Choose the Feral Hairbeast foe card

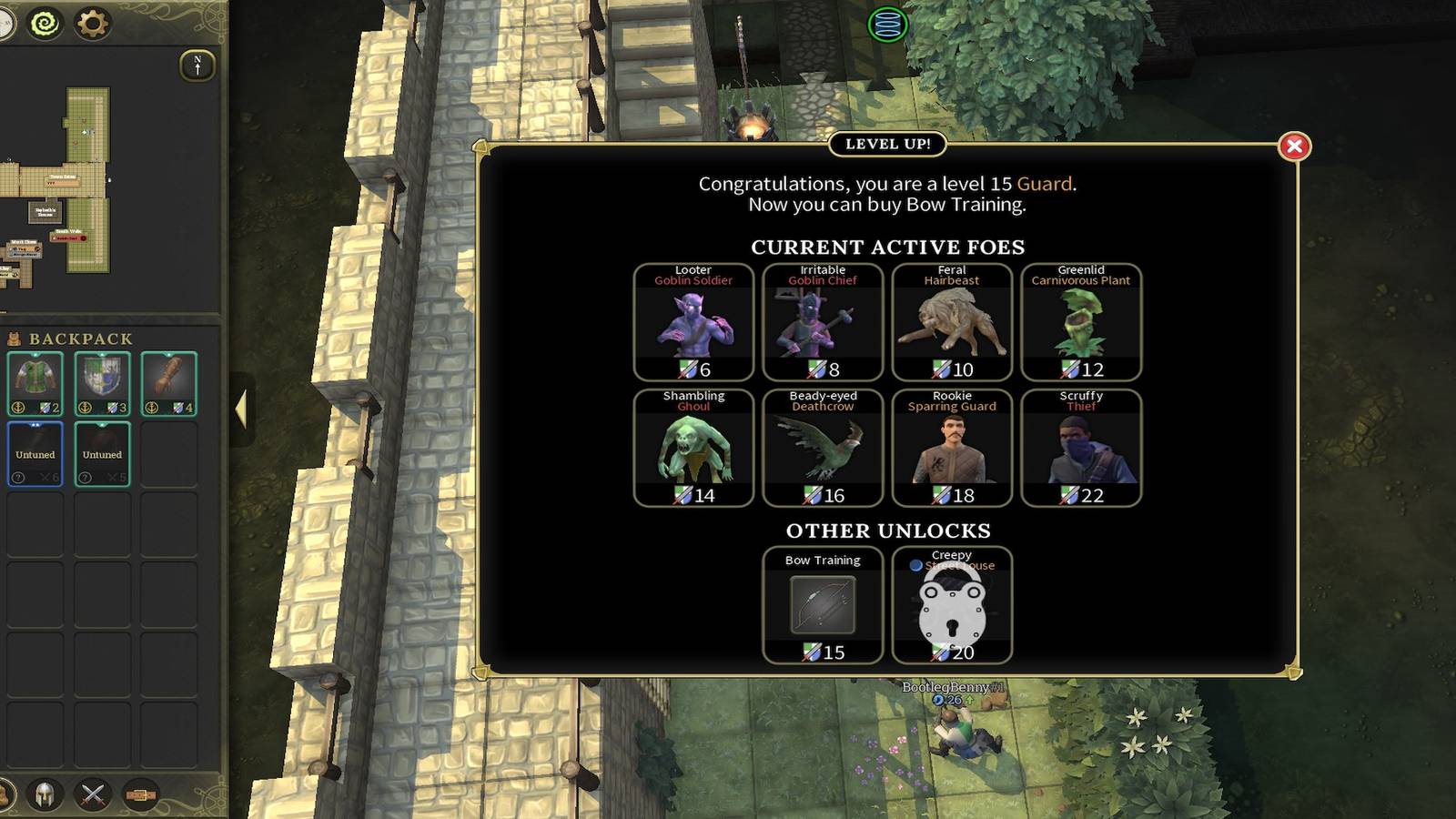point(952,322)
